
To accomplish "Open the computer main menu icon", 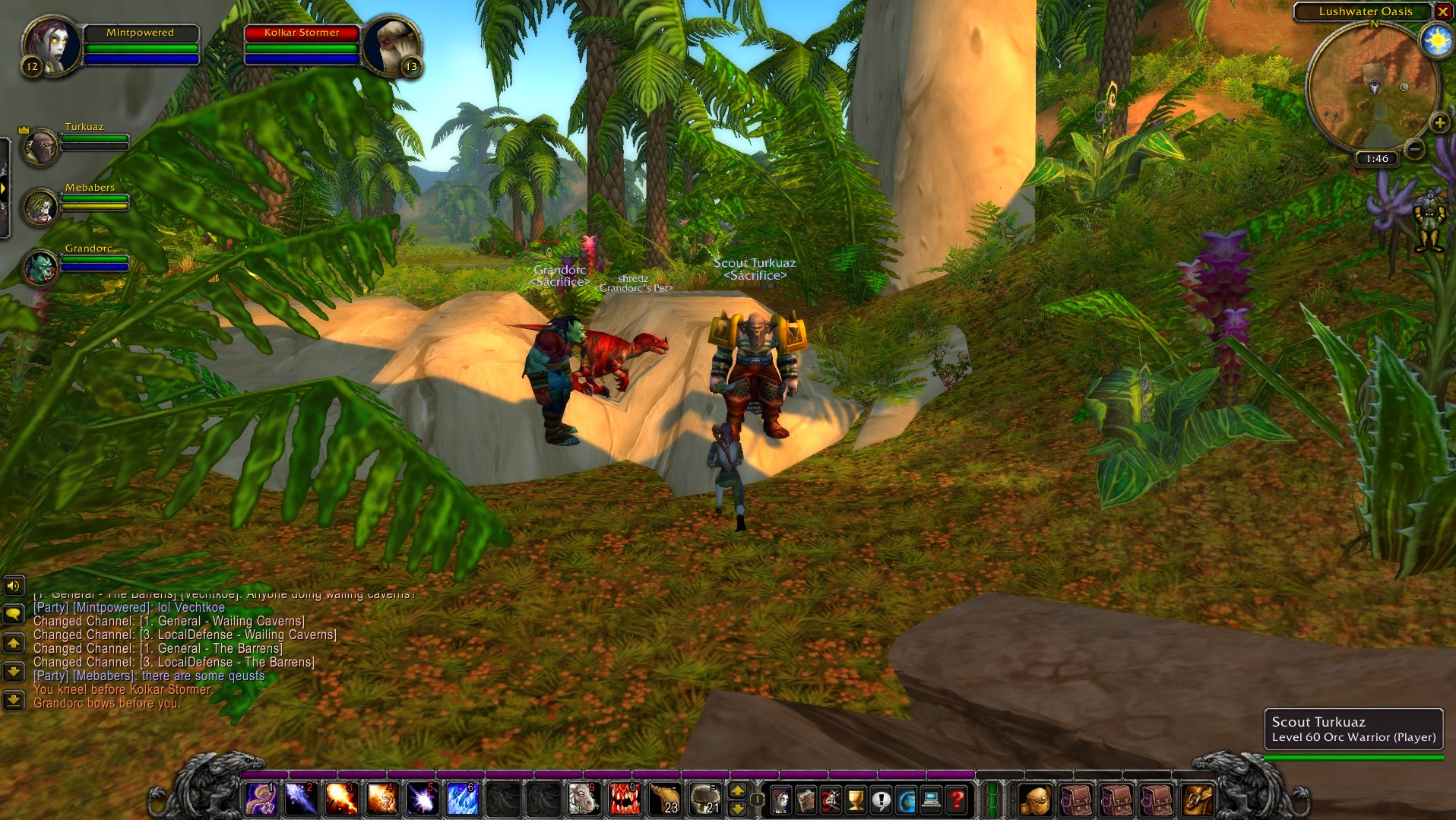I will pyautogui.click(x=931, y=799).
